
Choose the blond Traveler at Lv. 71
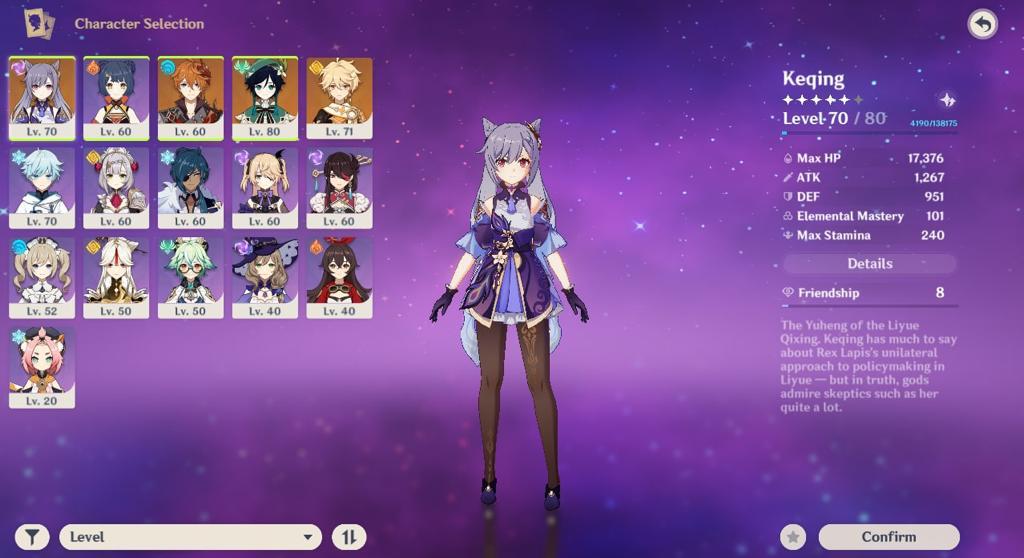coord(339,97)
